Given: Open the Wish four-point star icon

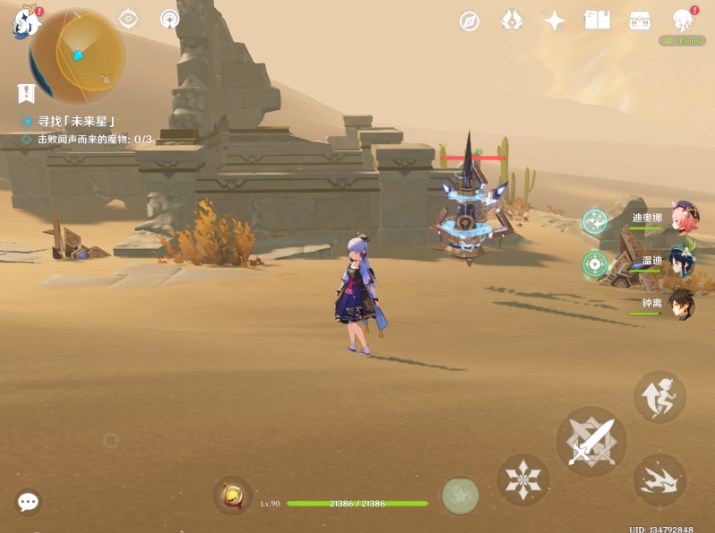Looking at the screenshot, I should coord(554,21).
